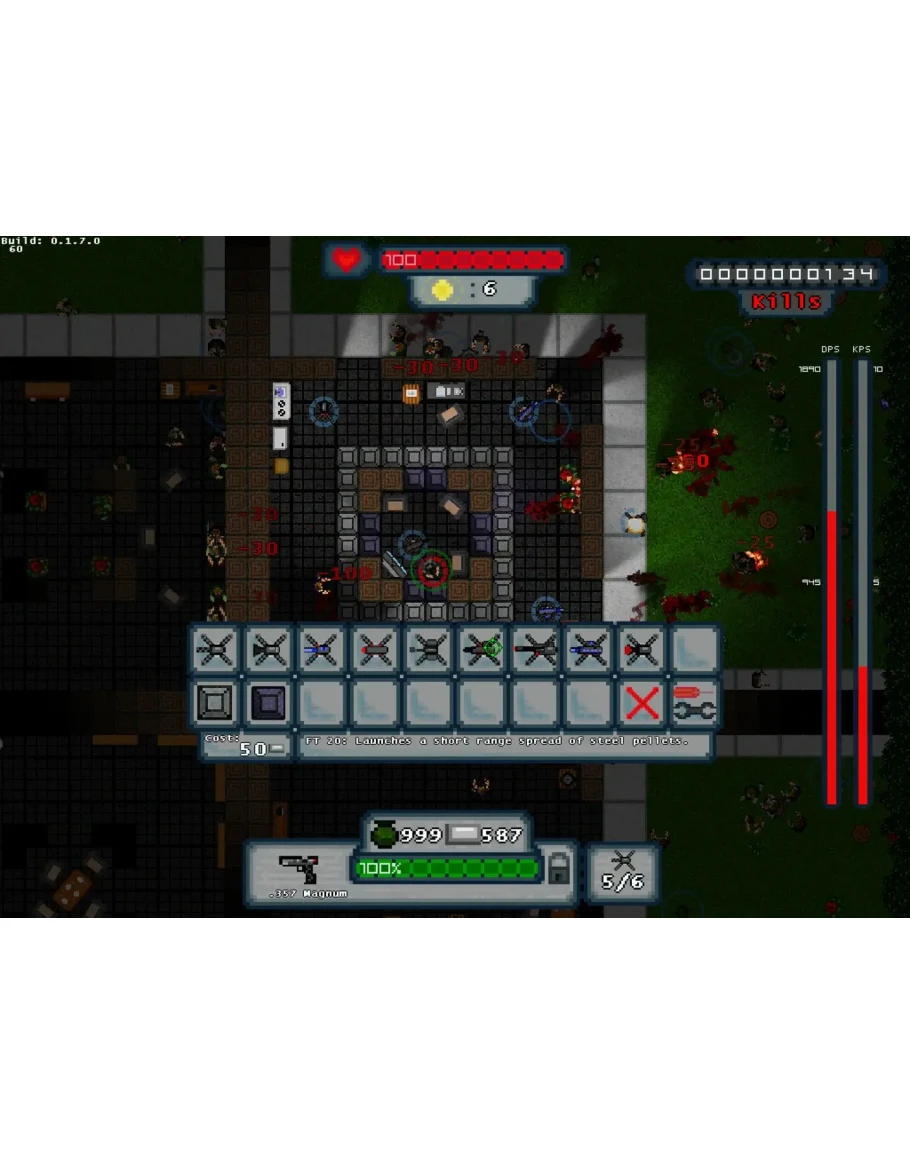Select the turret with green crosshair
The image size is (910, 1155).
tap(480, 650)
